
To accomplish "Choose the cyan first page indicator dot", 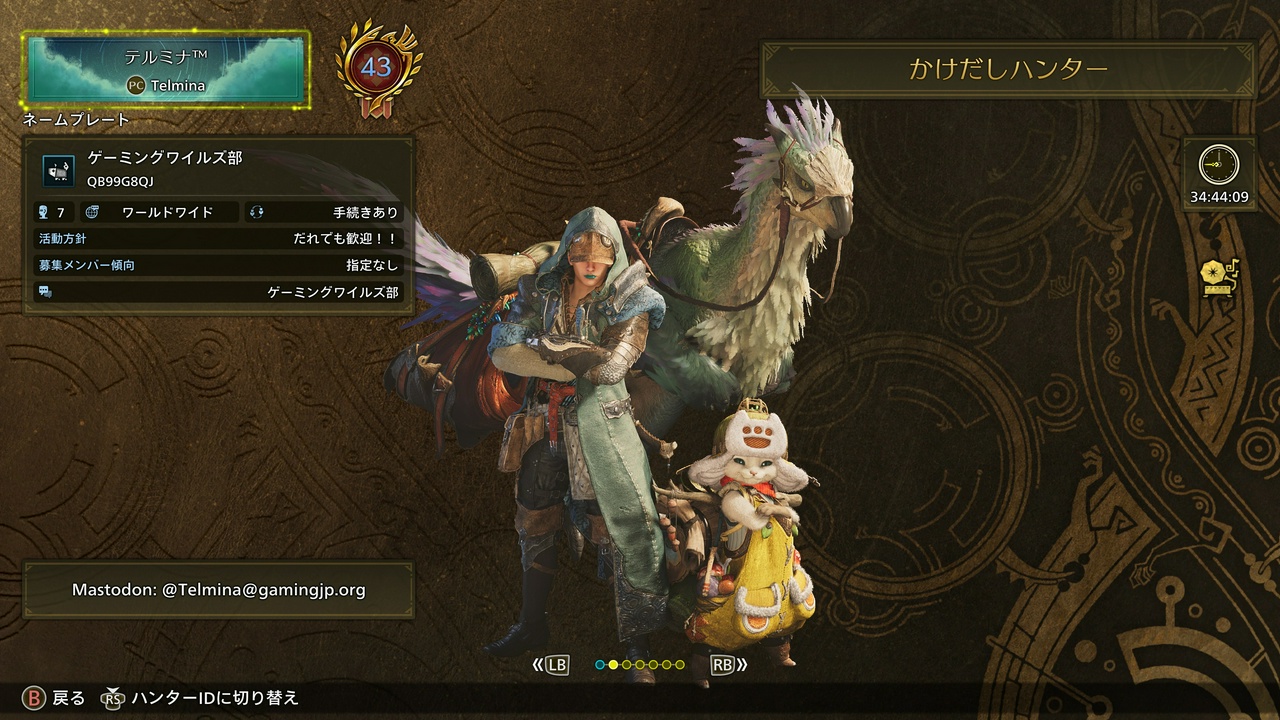I will coord(600,664).
